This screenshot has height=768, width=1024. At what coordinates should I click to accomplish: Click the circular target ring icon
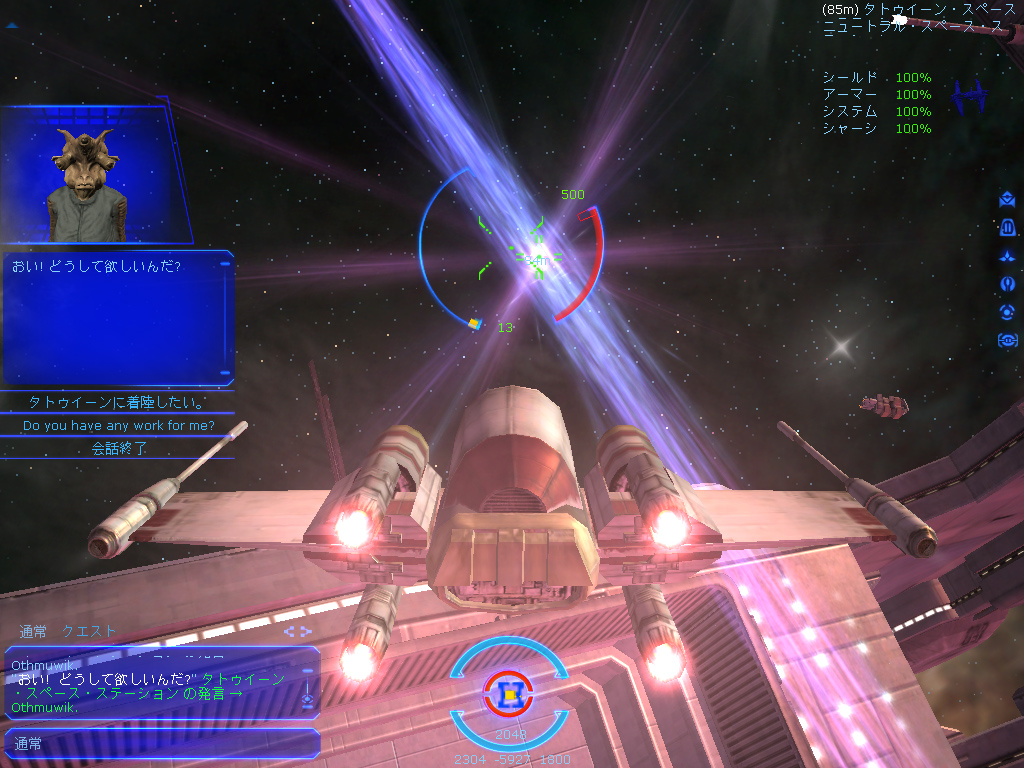(1007, 312)
